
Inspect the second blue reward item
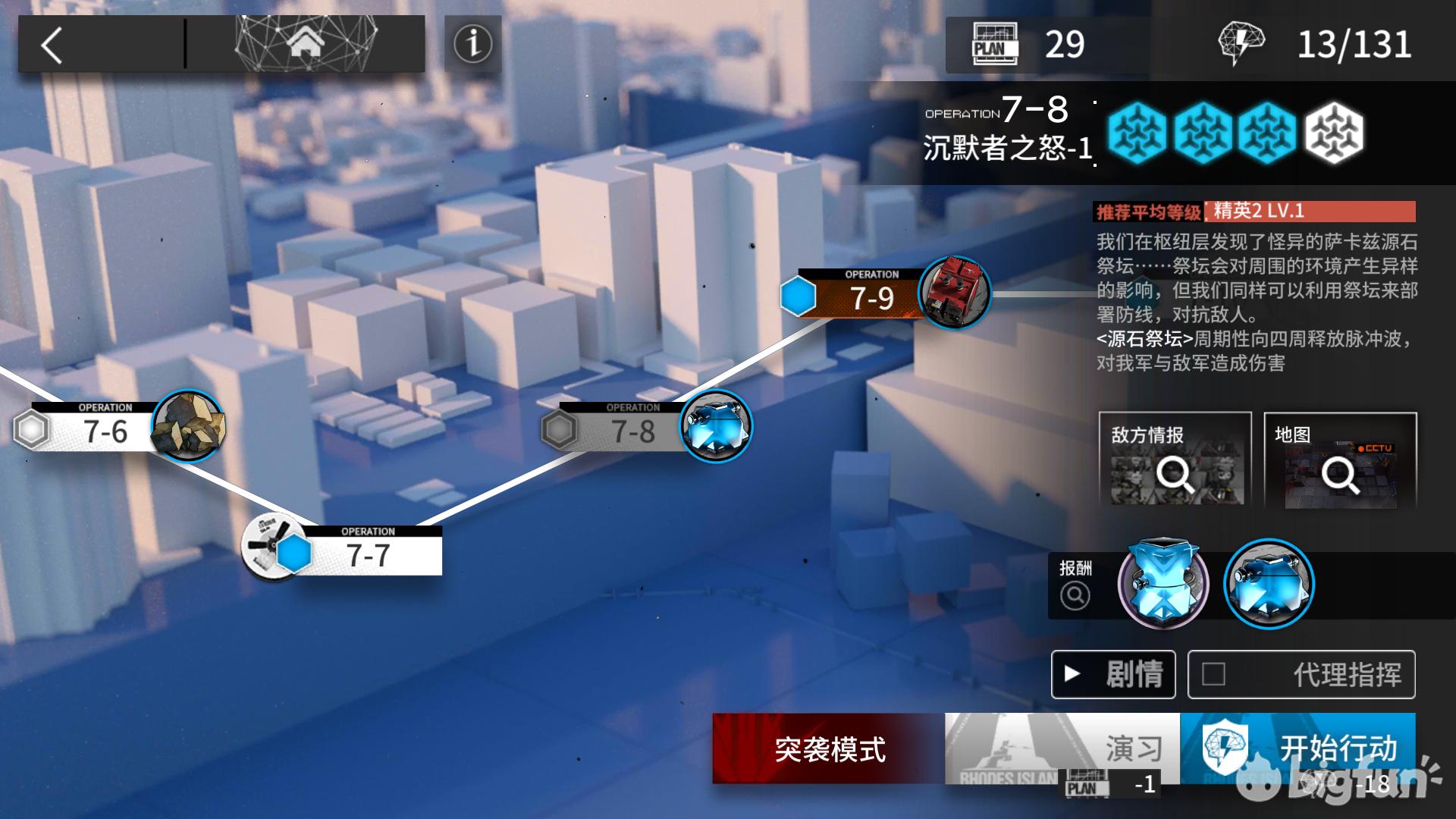click(1269, 584)
